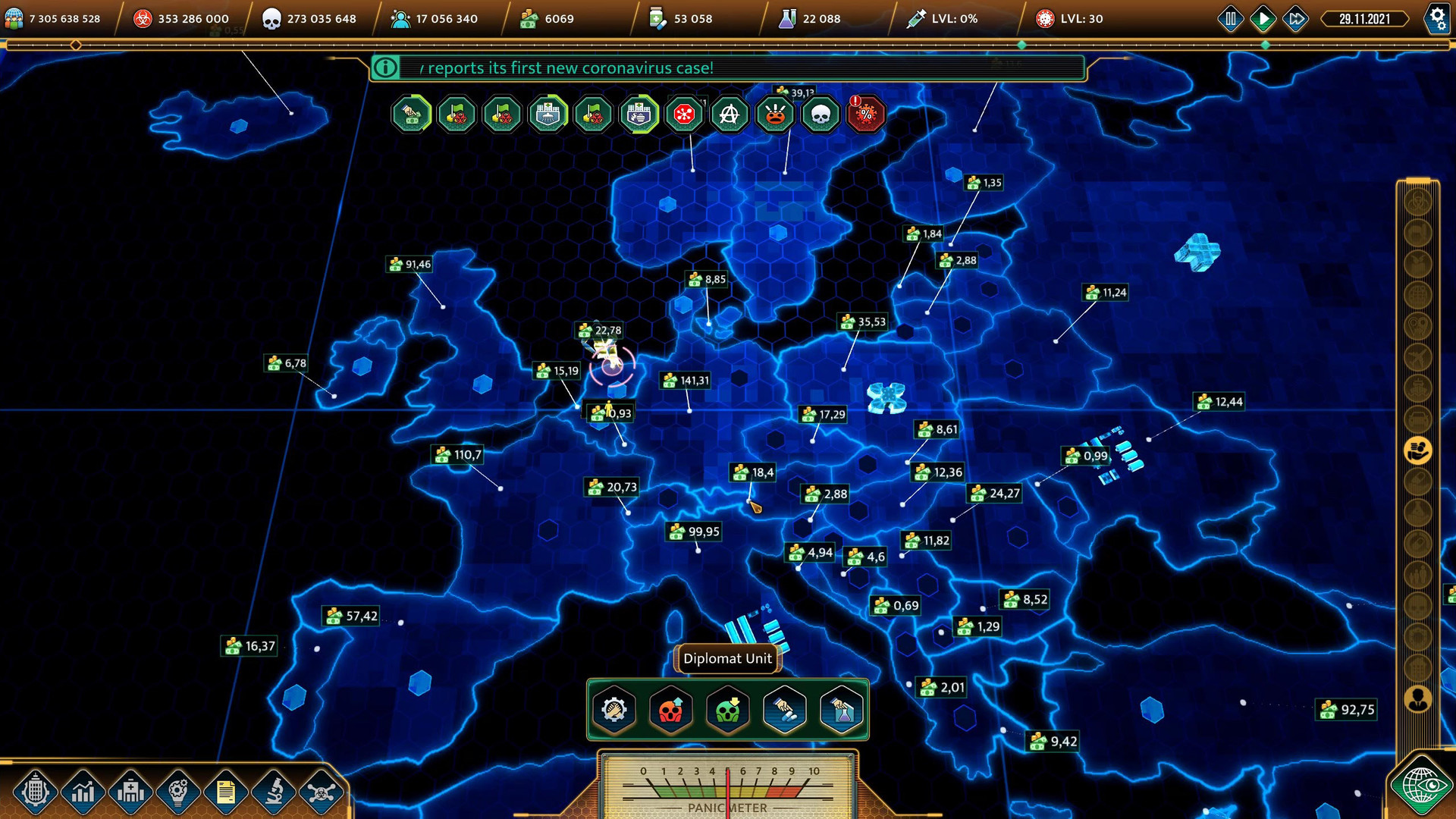Open the settings gear in top right corner

[1438, 19]
